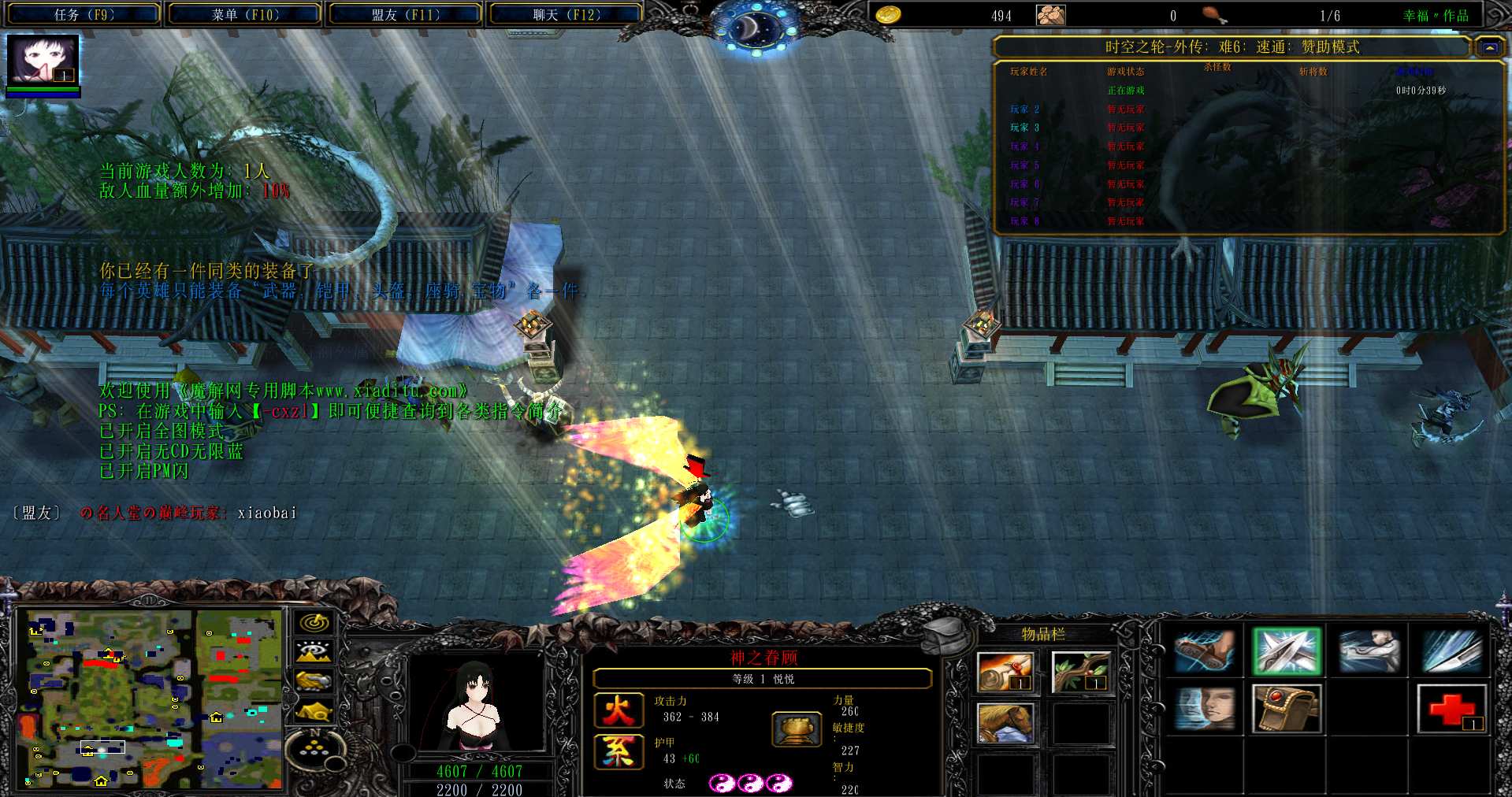Activate the boot Move command
The width and height of the screenshot is (1512, 797).
[x=1203, y=652]
